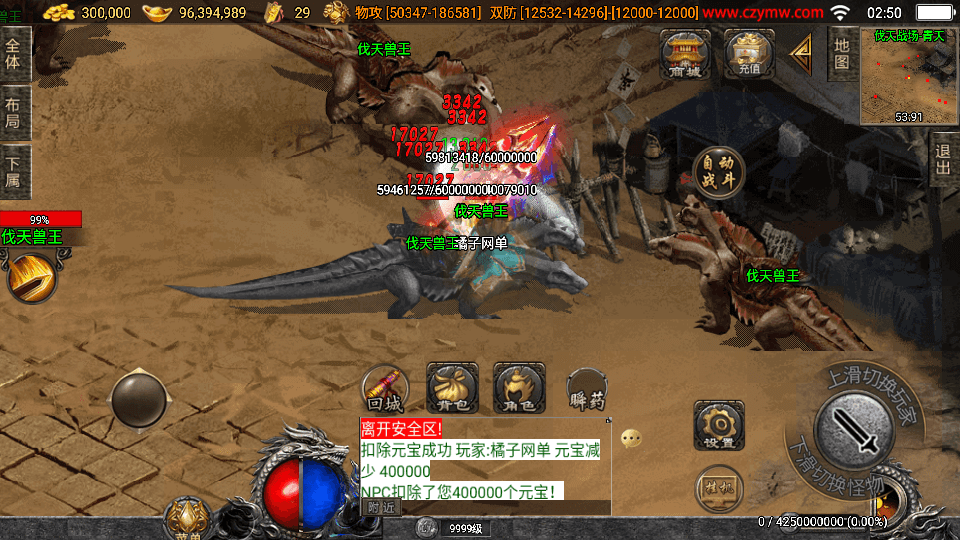Open the 商城 shop
The height and width of the screenshot is (540, 960).
[685, 54]
